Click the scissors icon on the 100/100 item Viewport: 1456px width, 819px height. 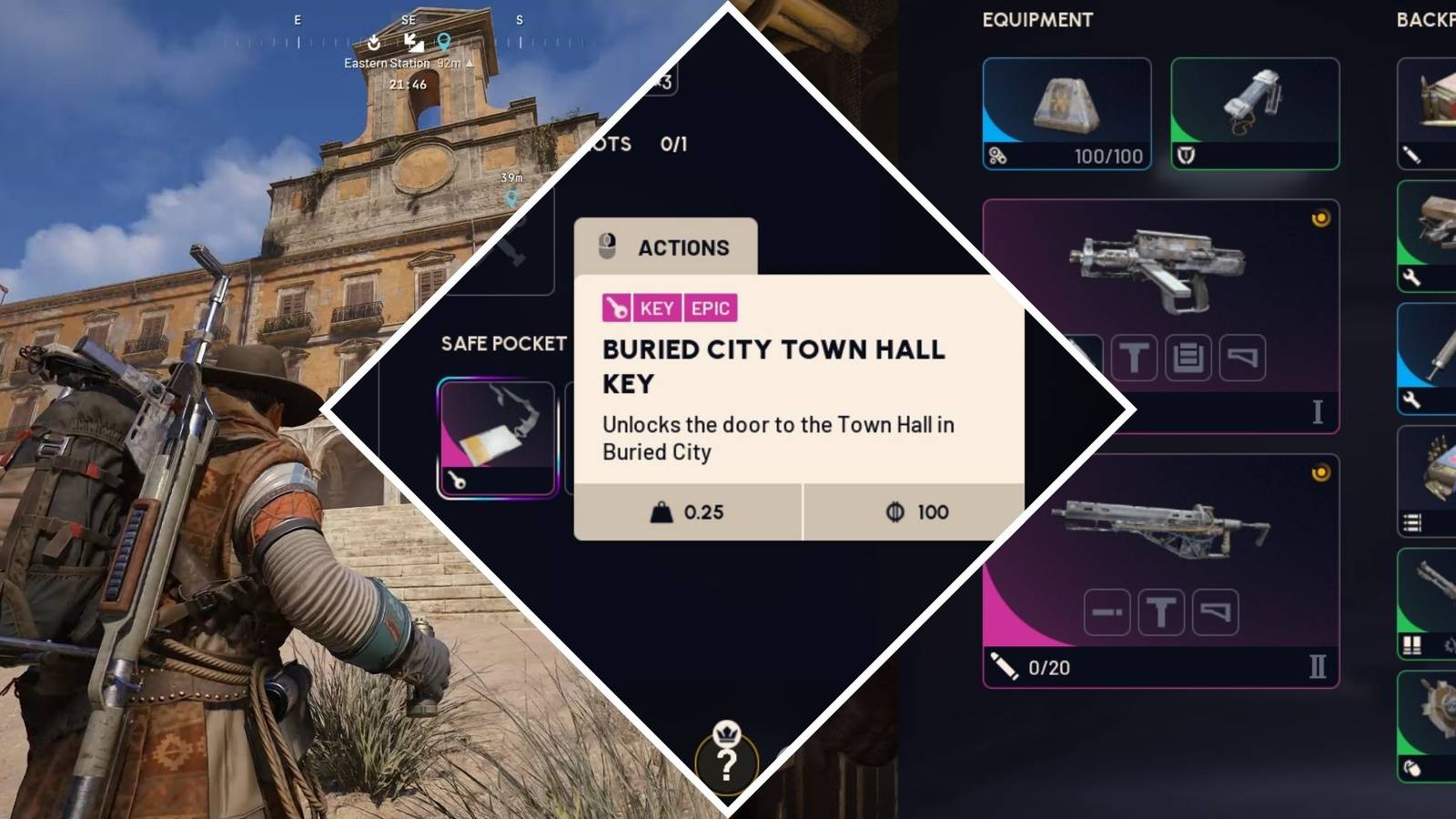click(999, 157)
